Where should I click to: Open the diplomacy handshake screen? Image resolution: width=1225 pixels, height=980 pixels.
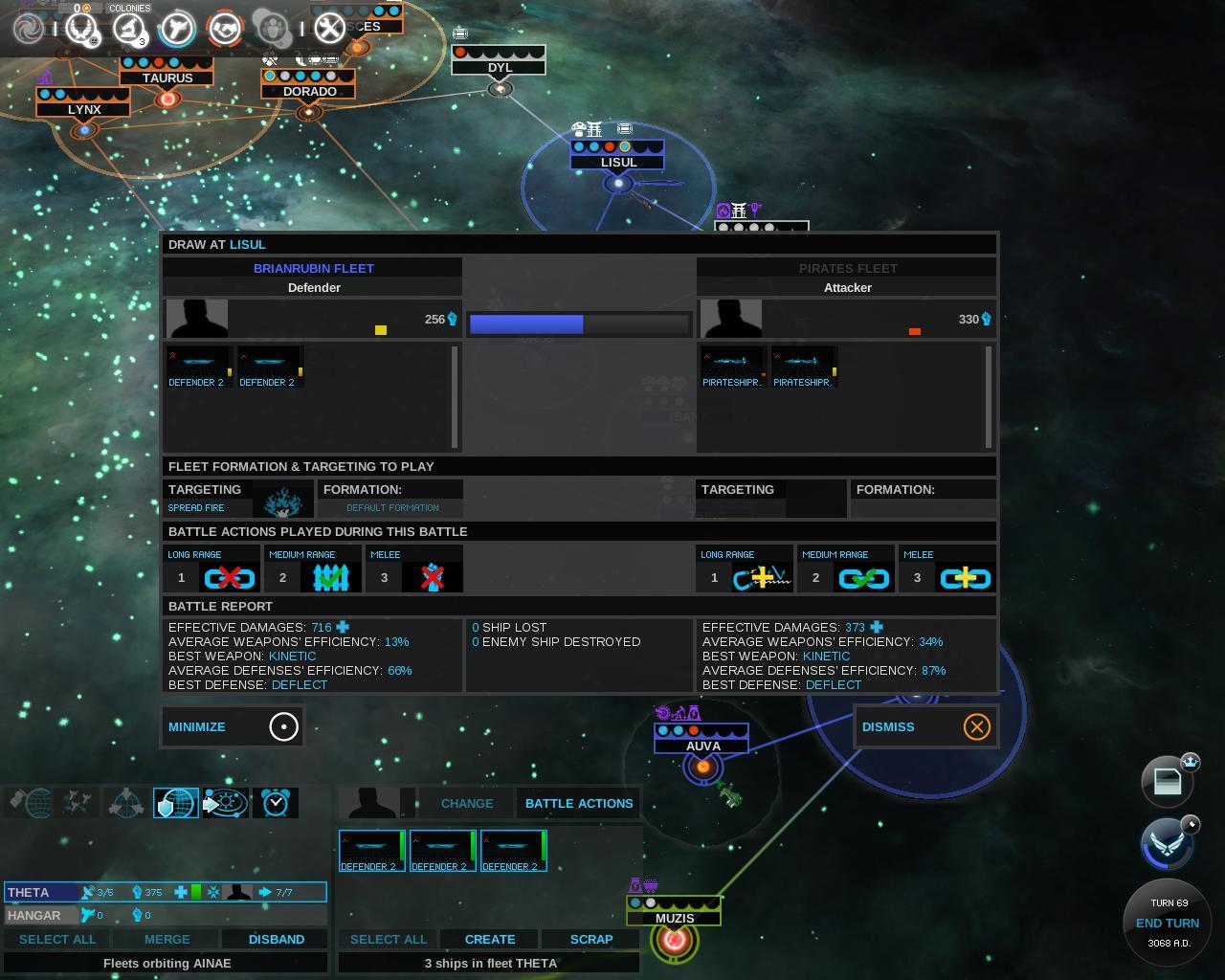pyautogui.click(x=226, y=29)
